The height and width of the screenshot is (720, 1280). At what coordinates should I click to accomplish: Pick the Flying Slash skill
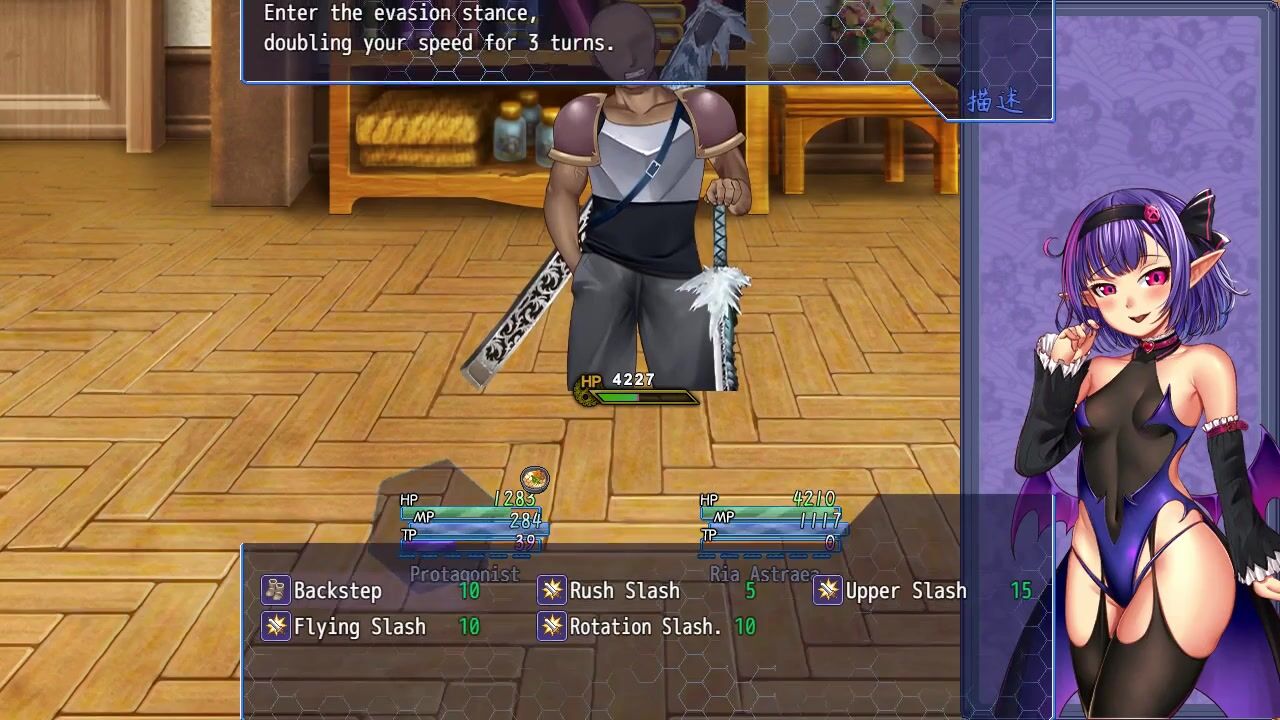359,627
